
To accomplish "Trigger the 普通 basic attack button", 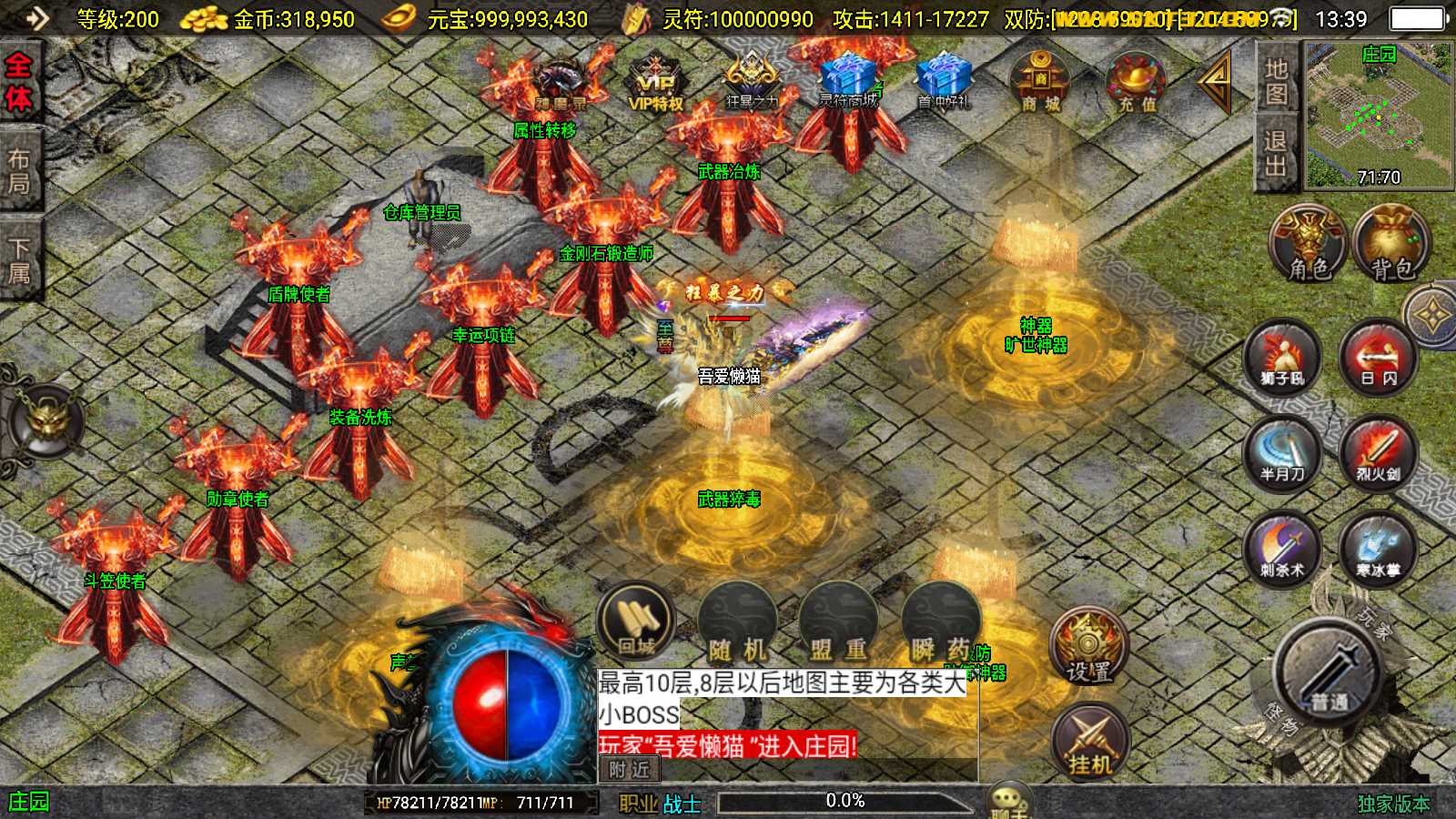I will (1330, 675).
